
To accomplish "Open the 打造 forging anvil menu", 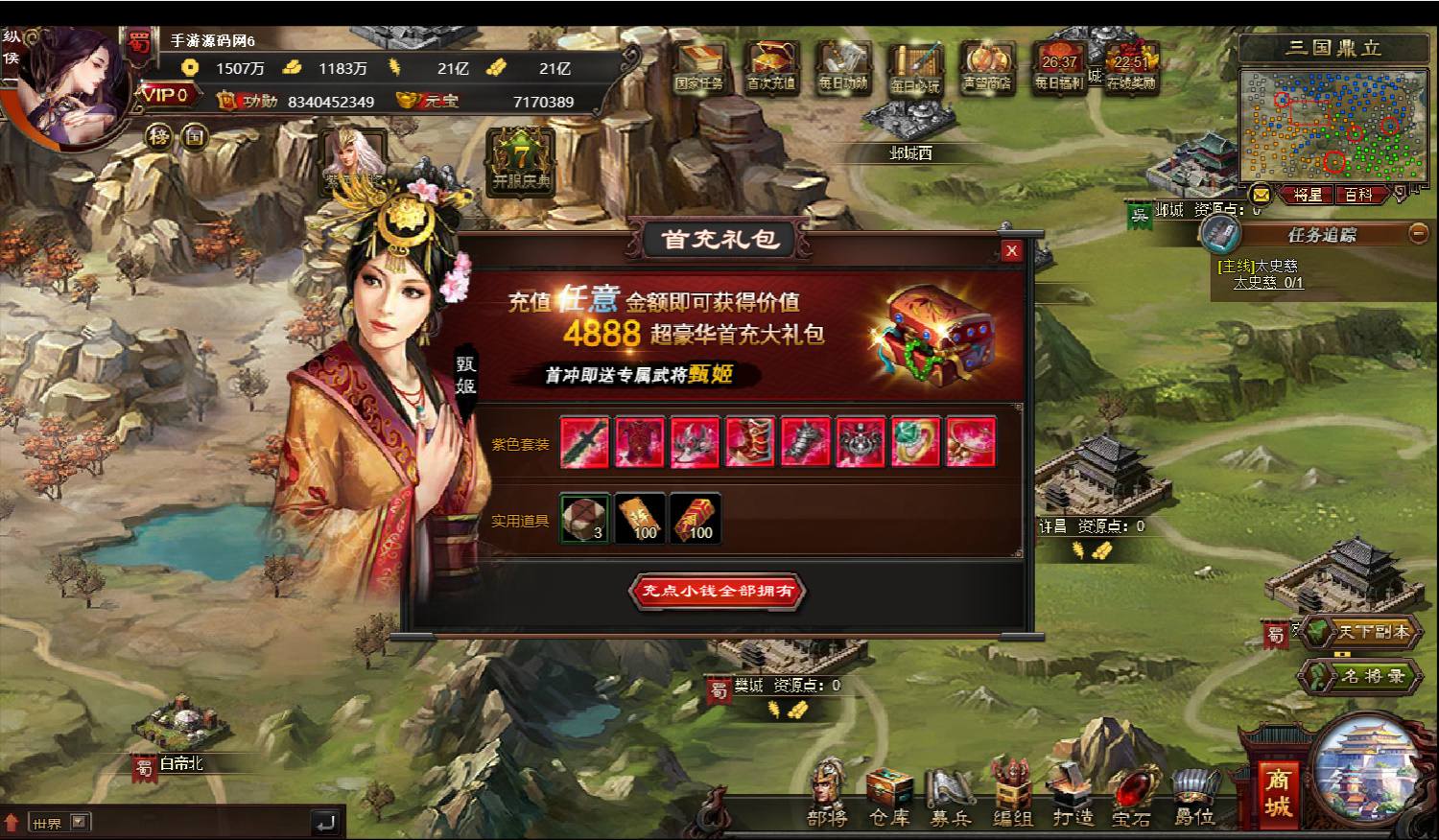I will [x=1073, y=796].
